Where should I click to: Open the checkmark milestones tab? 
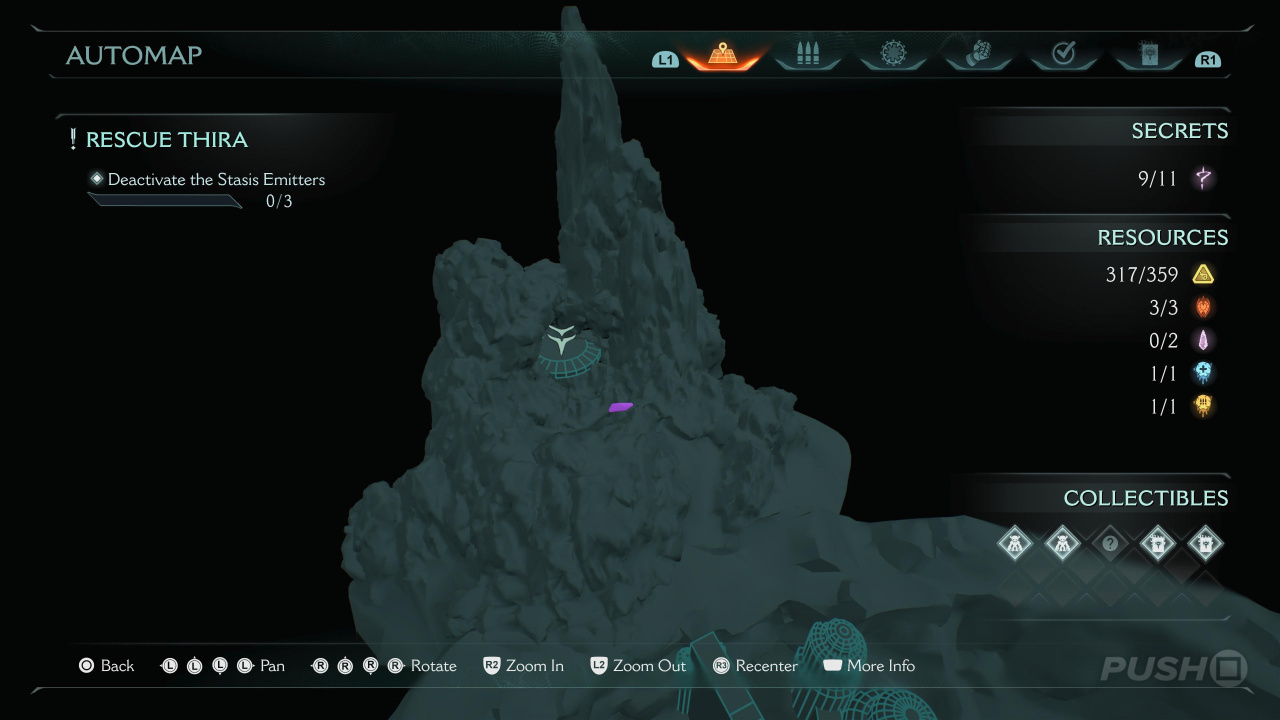click(1063, 55)
